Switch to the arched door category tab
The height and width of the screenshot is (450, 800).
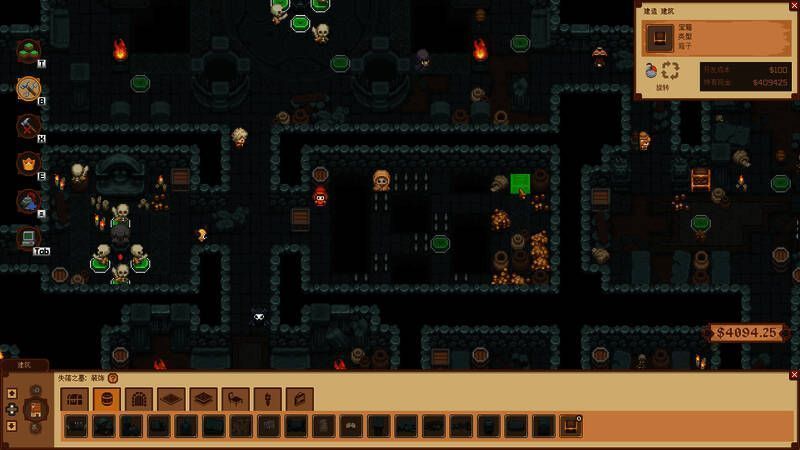pyautogui.click(x=138, y=400)
